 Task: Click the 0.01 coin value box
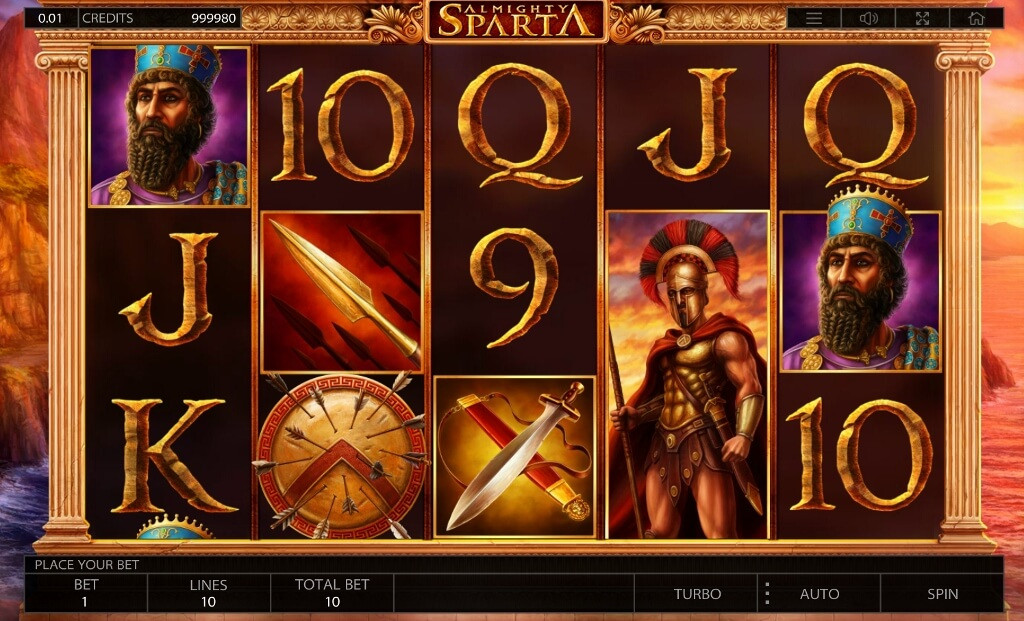click(49, 18)
